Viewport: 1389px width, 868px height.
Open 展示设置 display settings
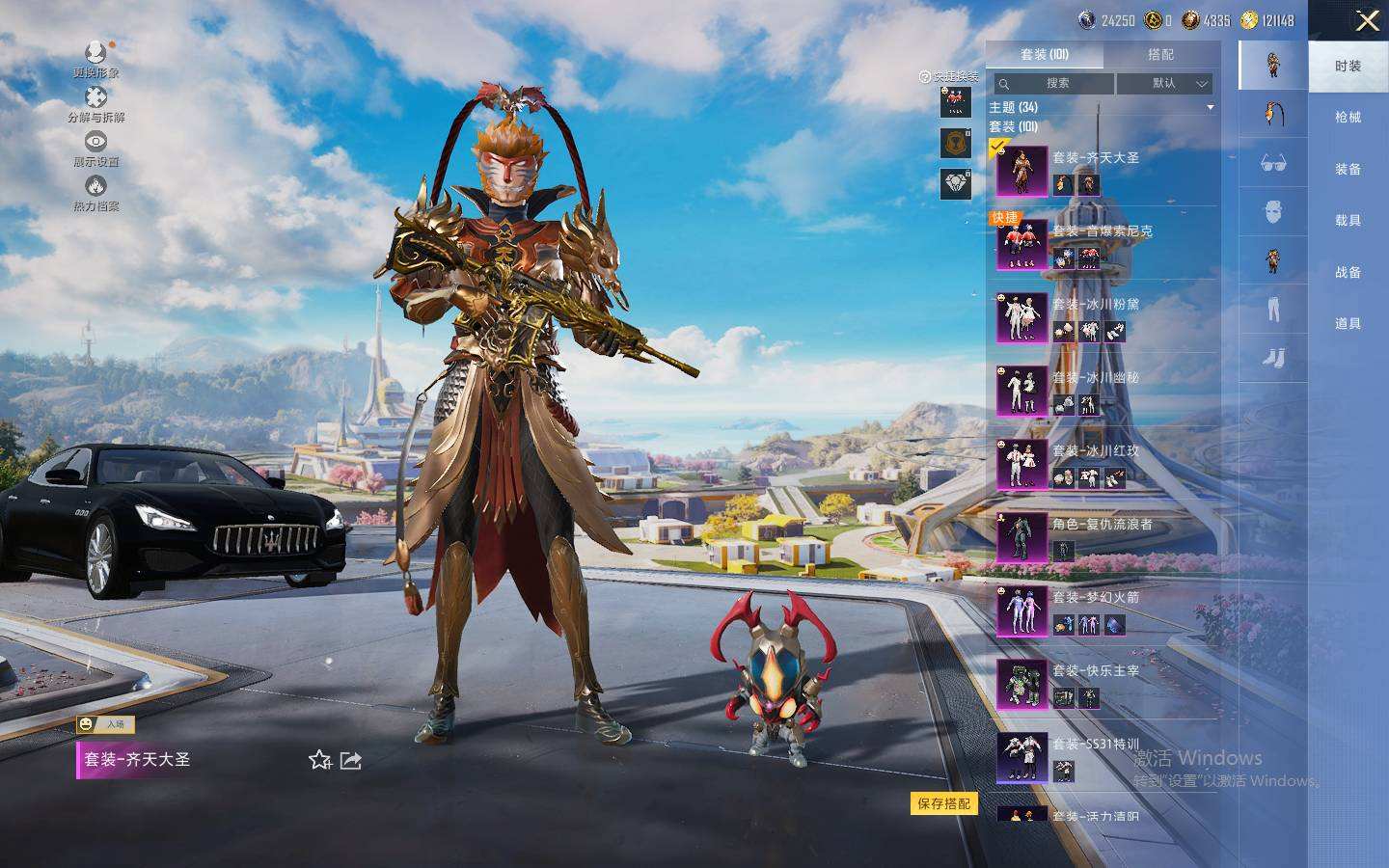pos(95,149)
